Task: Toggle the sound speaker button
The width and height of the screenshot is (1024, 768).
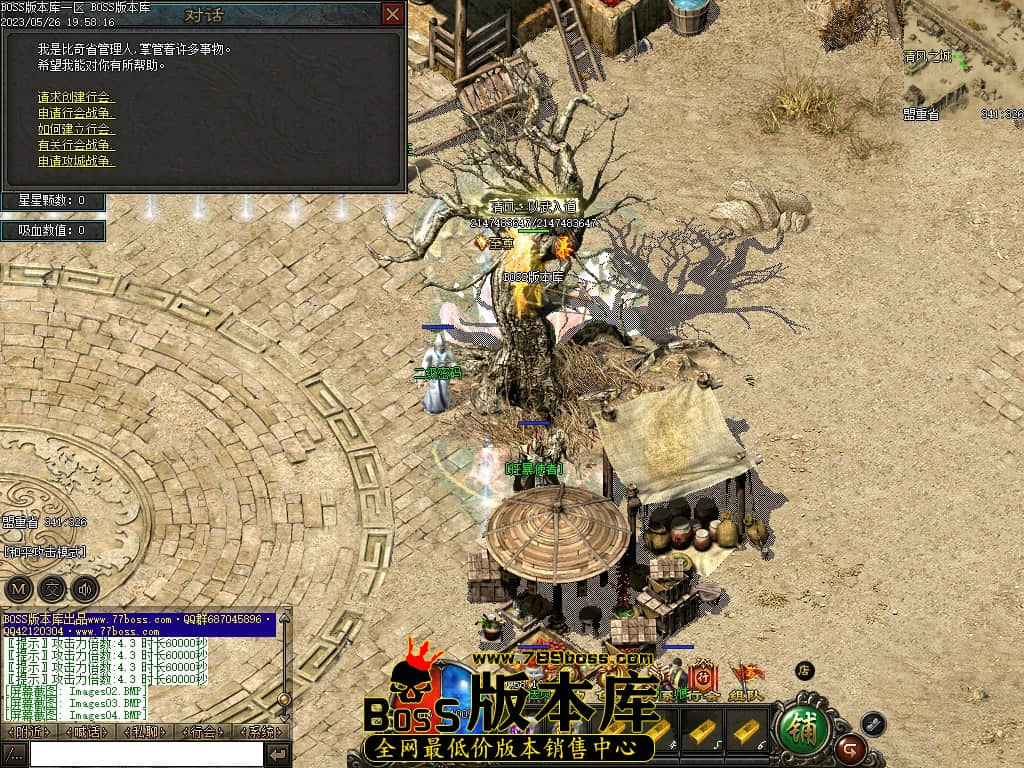Action: [85, 588]
